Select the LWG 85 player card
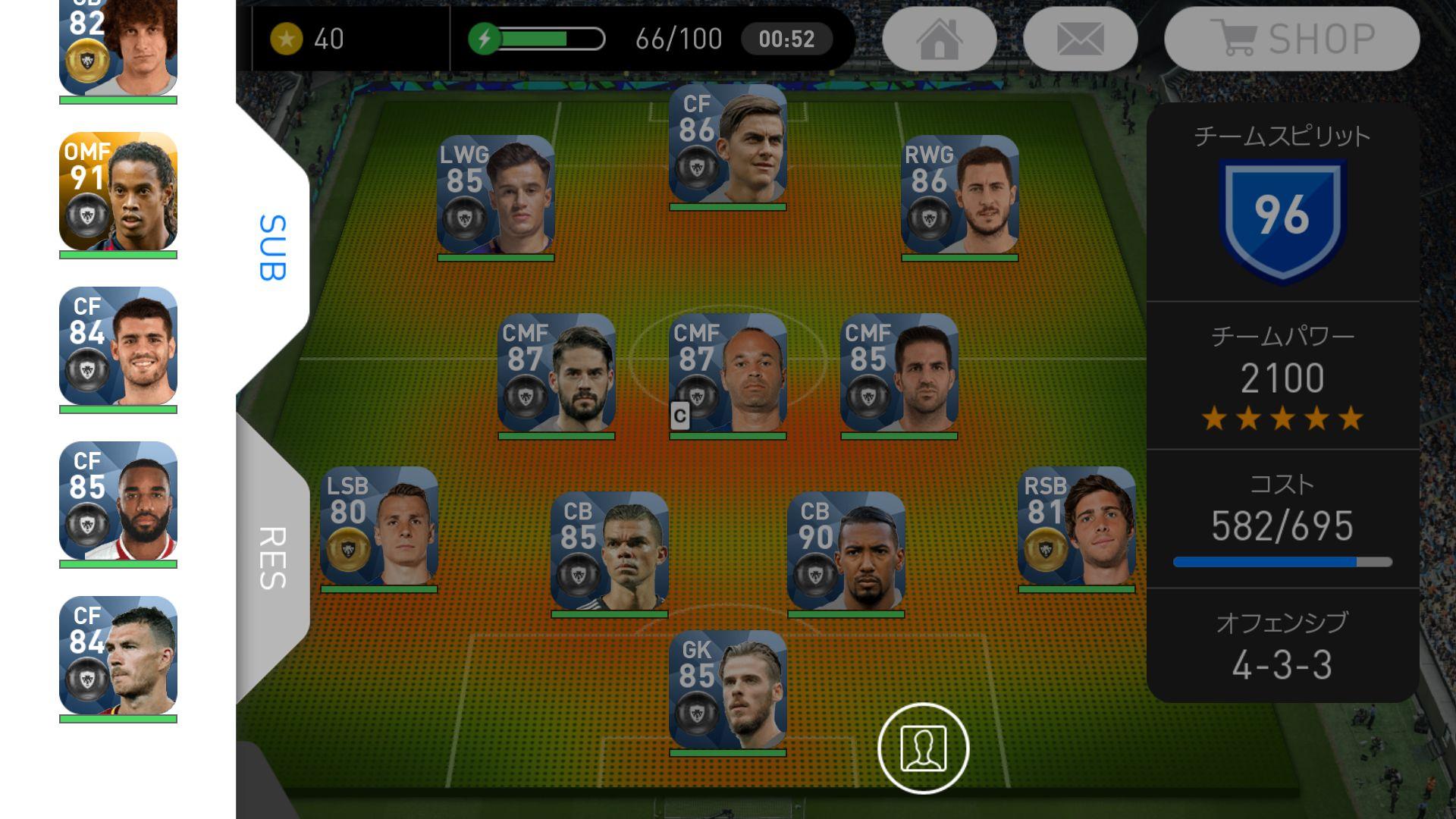This screenshot has width=1456, height=819. click(496, 195)
